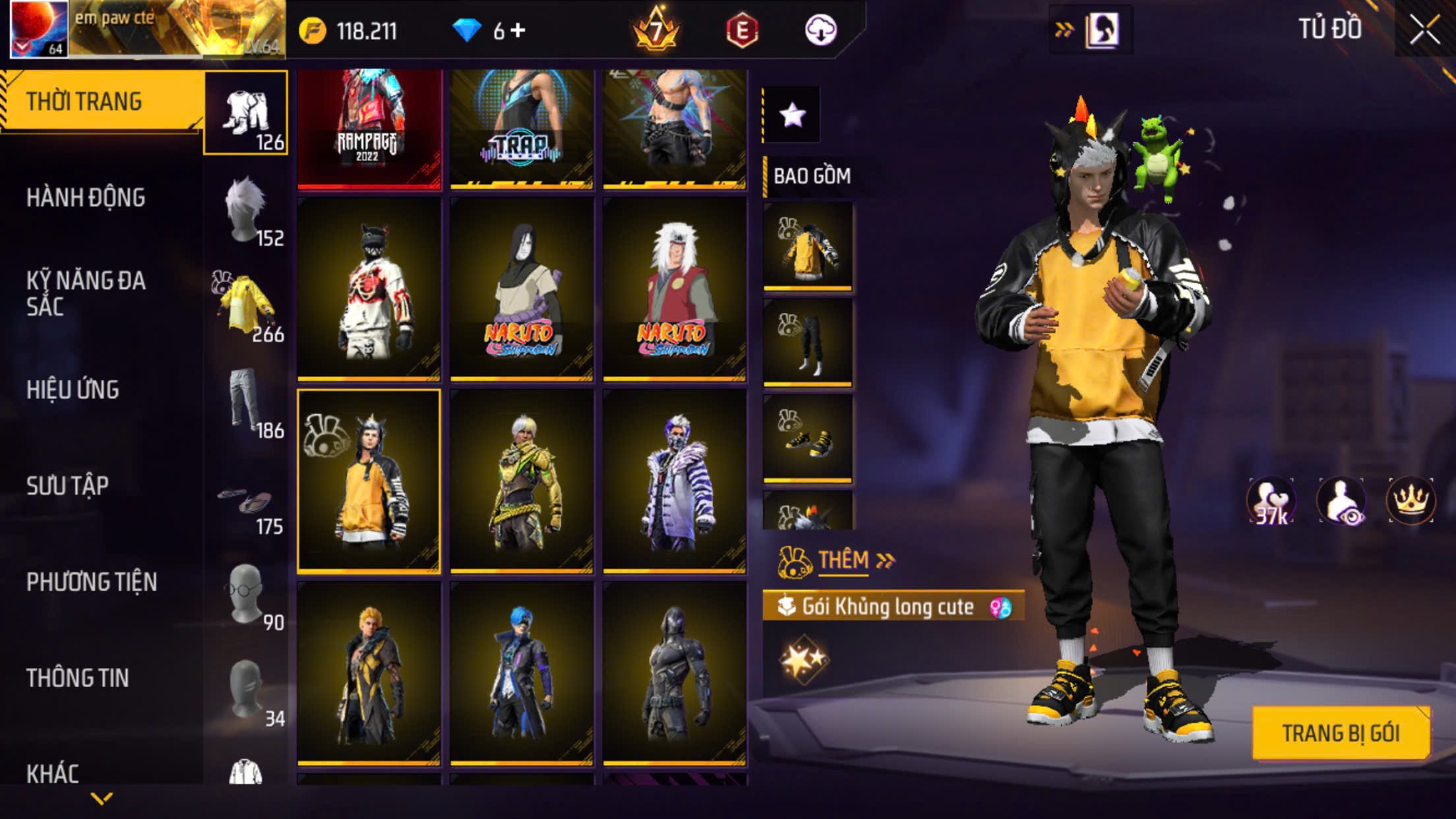Open the THÔNG TIN category

77,678
